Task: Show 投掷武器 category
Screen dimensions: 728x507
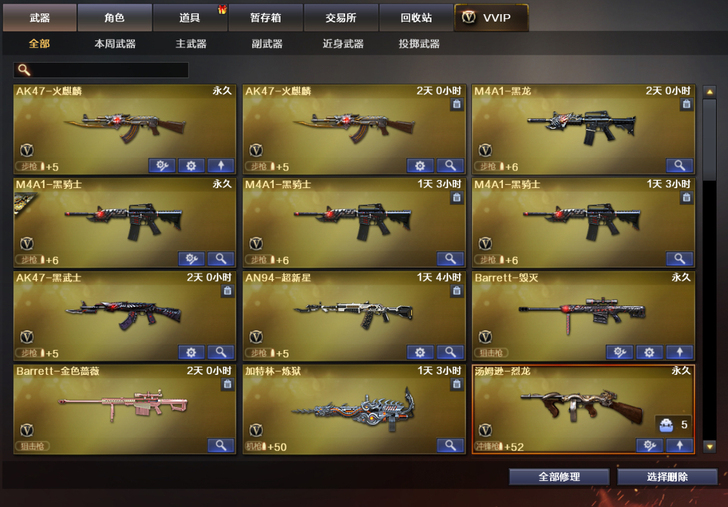Action: (x=418, y=44)
